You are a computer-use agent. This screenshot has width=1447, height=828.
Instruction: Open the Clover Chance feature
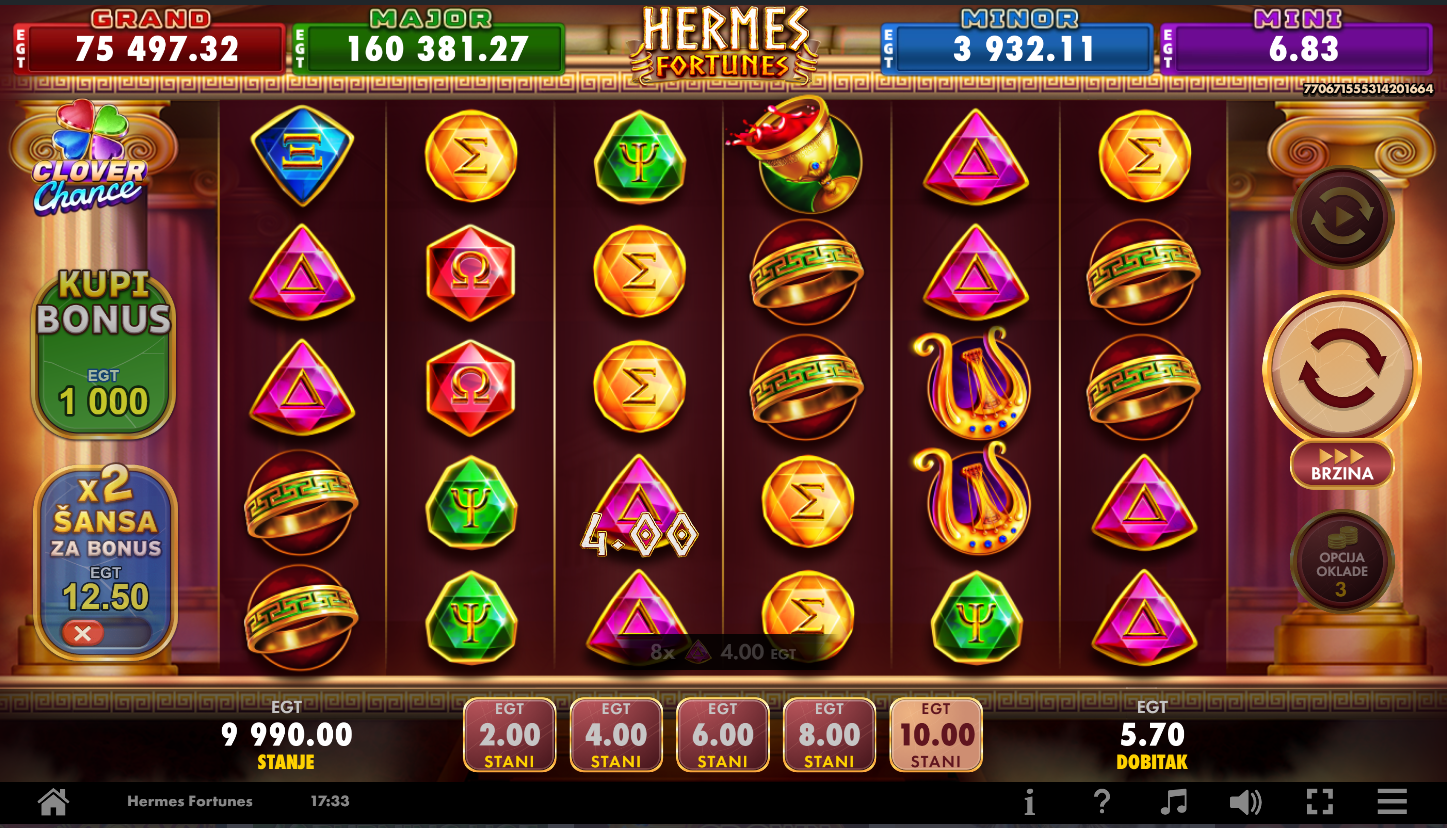coord(88,160)
